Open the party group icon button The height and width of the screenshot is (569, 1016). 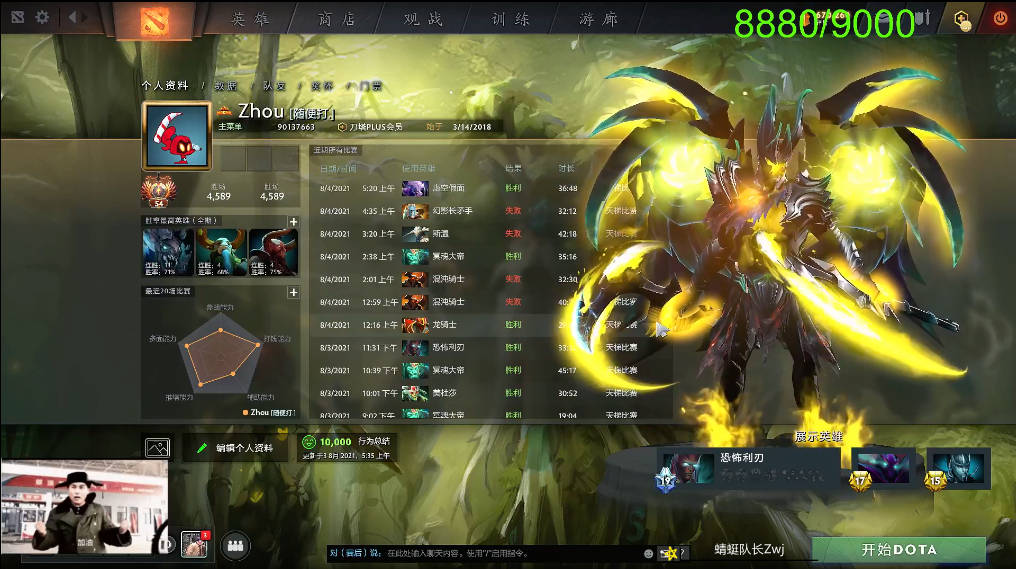pyautogui.click(x=235, y=545)
